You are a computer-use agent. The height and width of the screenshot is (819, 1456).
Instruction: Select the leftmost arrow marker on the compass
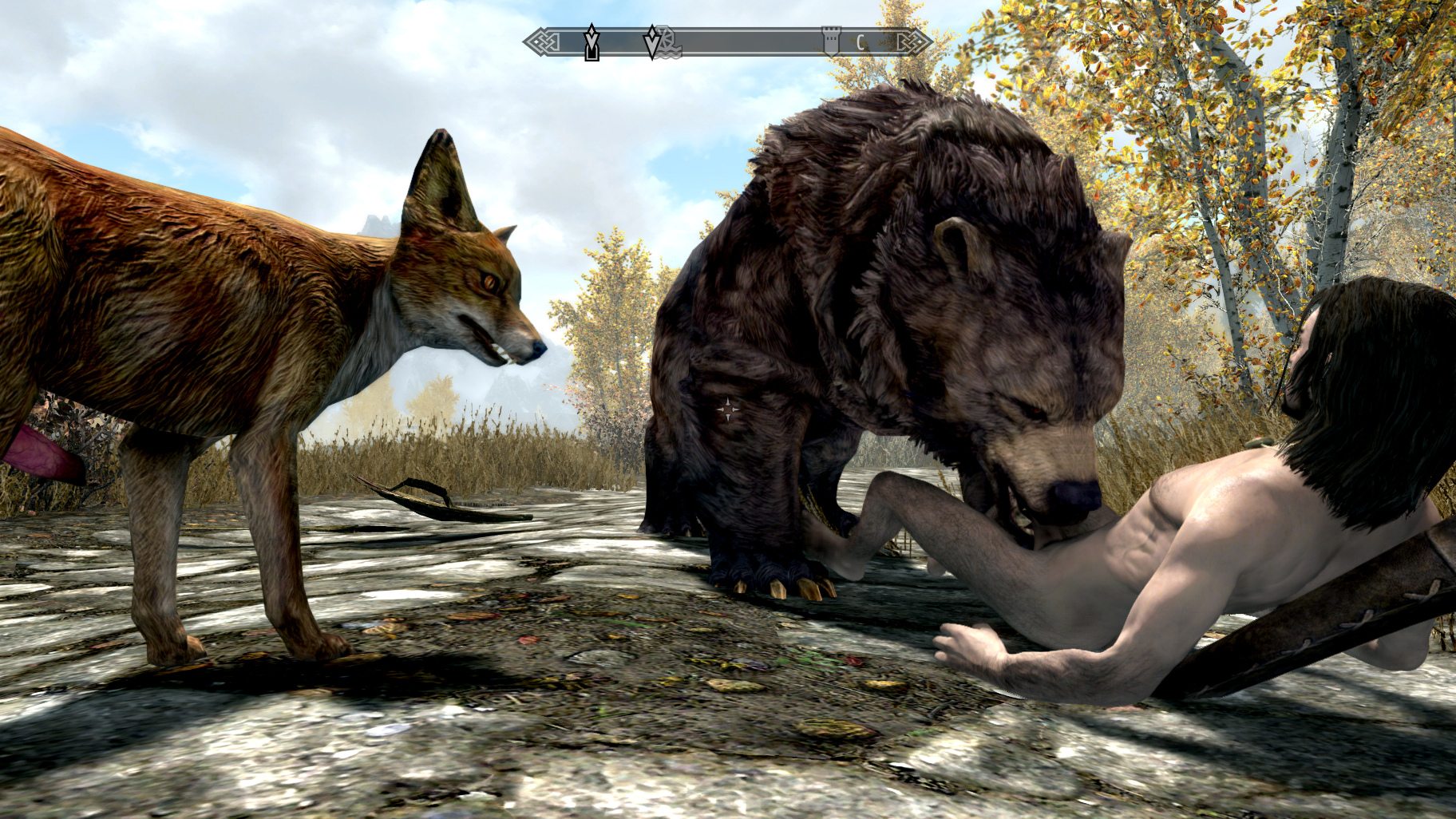coord(591,42)
